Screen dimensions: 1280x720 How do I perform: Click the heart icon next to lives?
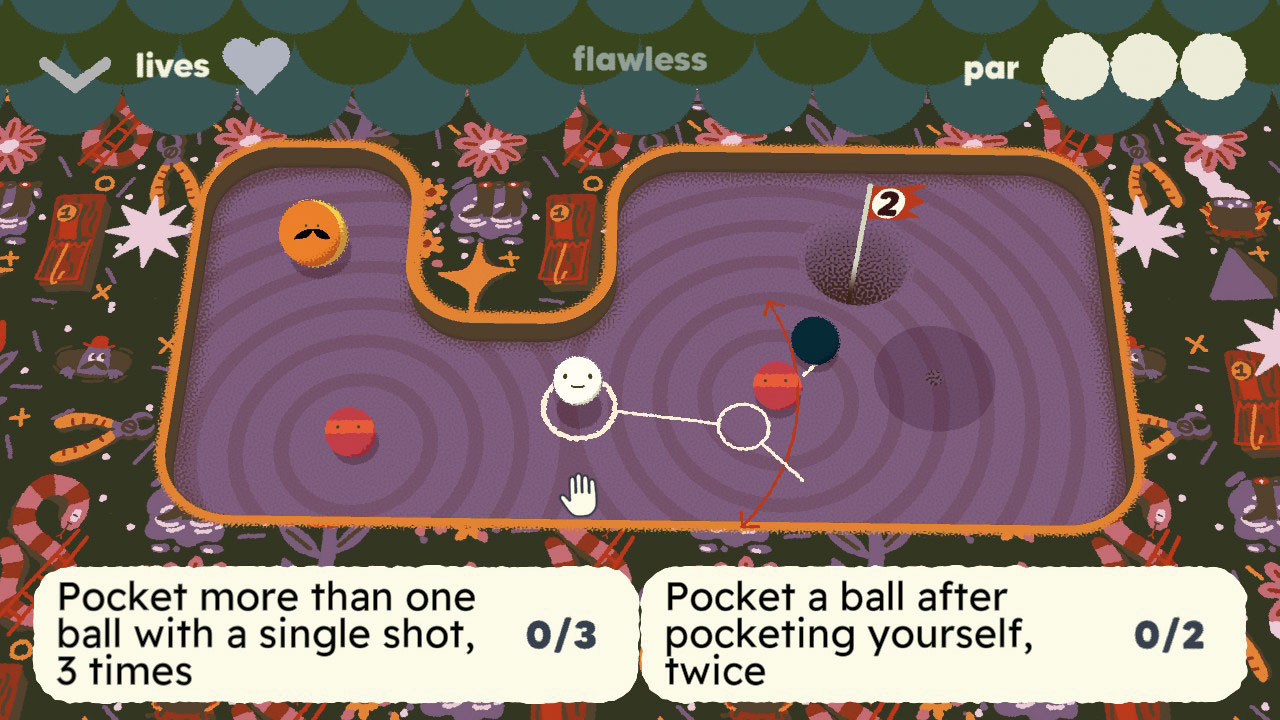pos(258,65)
